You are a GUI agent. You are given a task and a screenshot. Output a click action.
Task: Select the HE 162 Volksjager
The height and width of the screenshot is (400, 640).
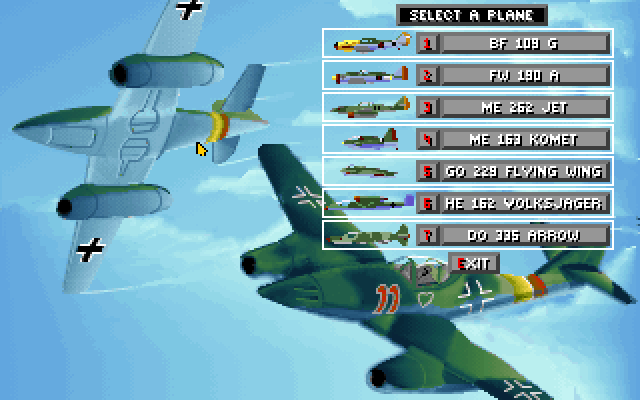(524, 203)
